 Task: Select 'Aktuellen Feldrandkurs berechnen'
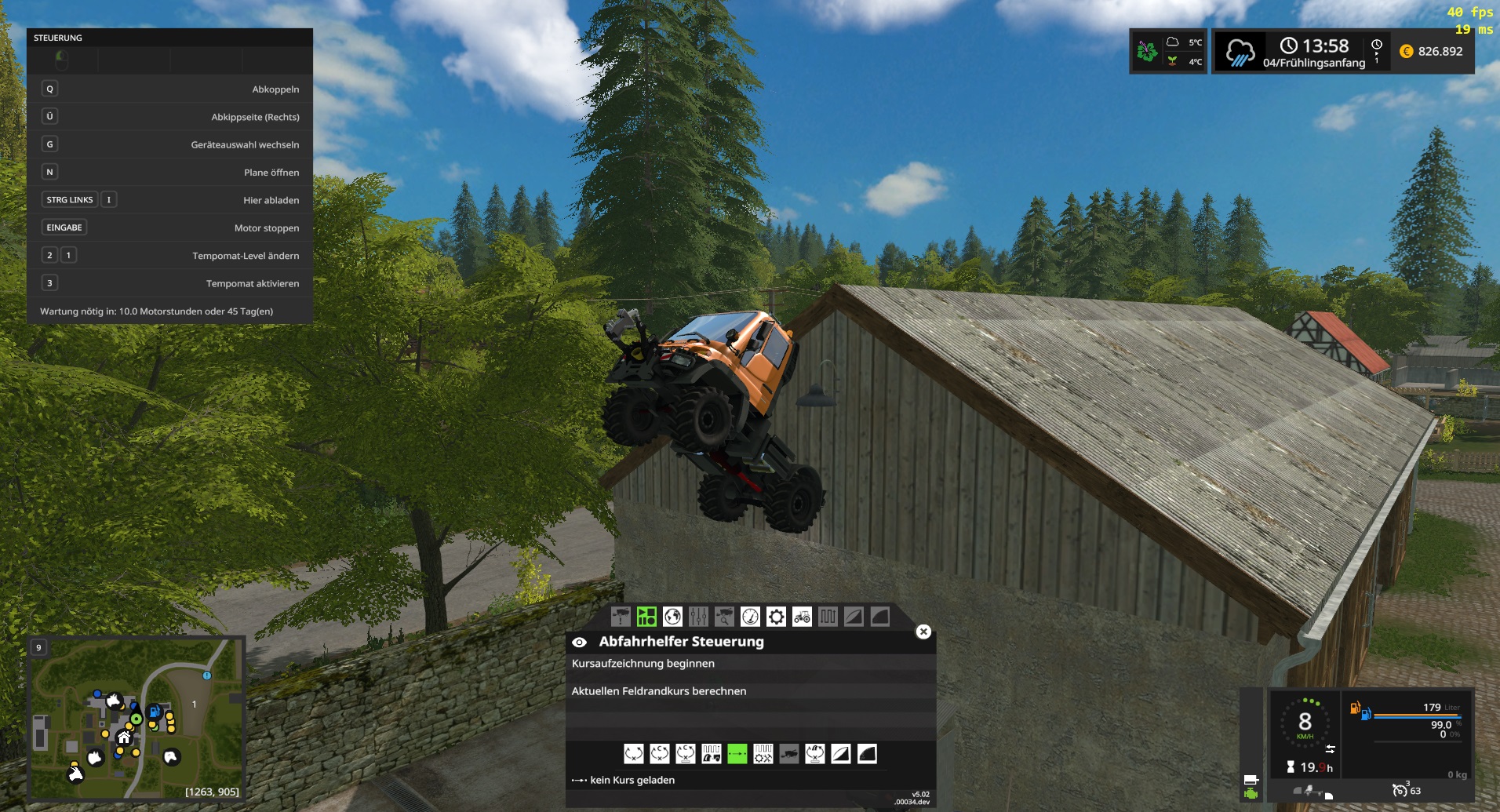[658, 691]
